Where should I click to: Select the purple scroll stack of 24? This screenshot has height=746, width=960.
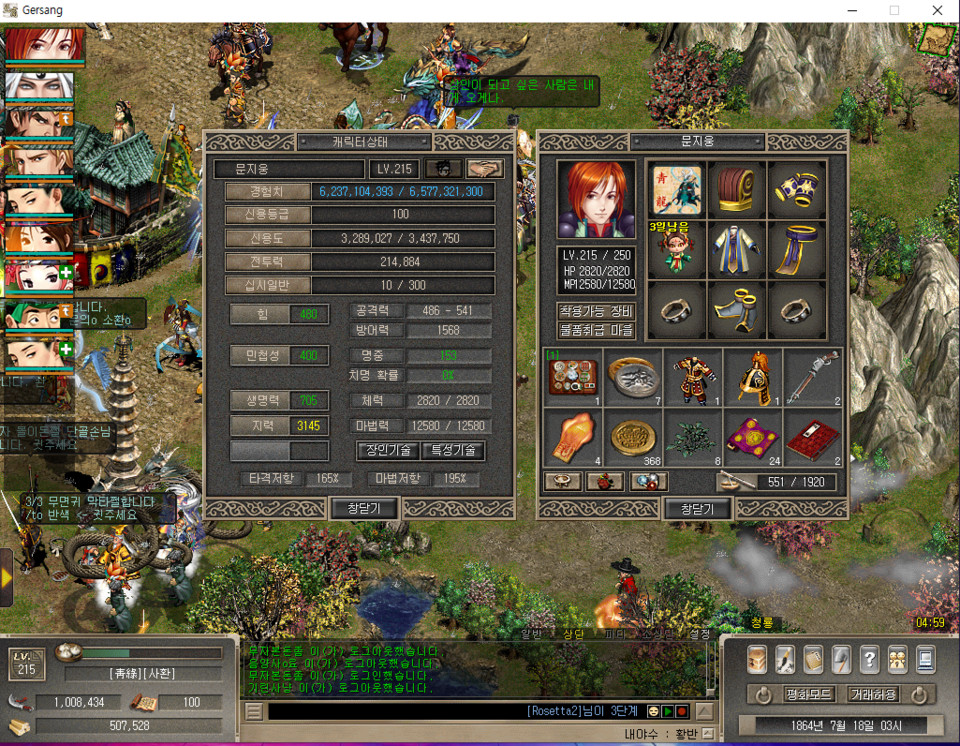(x=752, y=438)
